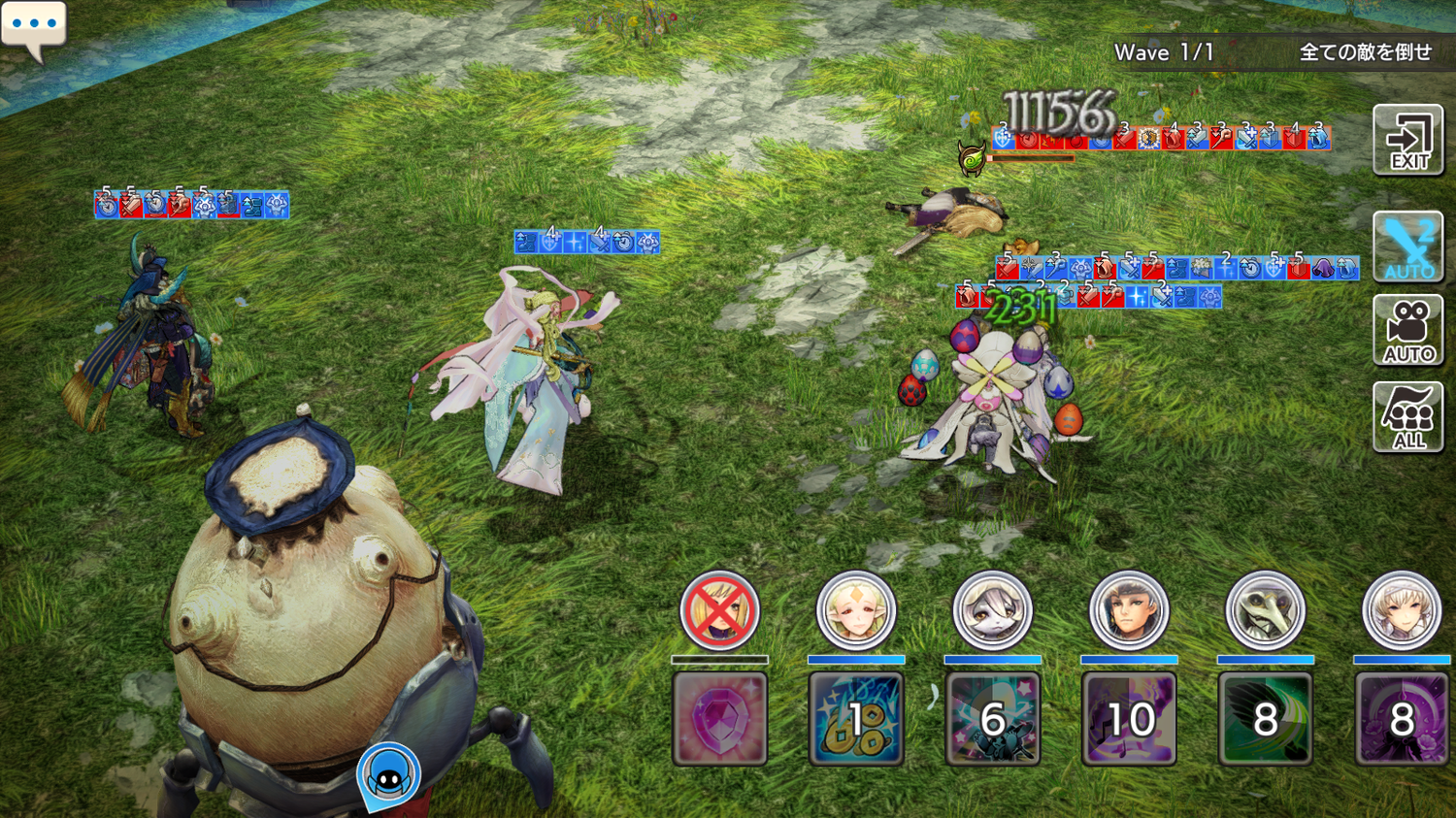Screen dimensions: 1456x818
Task: Exit the battle with the EXIT button
Action: coord(1407,140)
